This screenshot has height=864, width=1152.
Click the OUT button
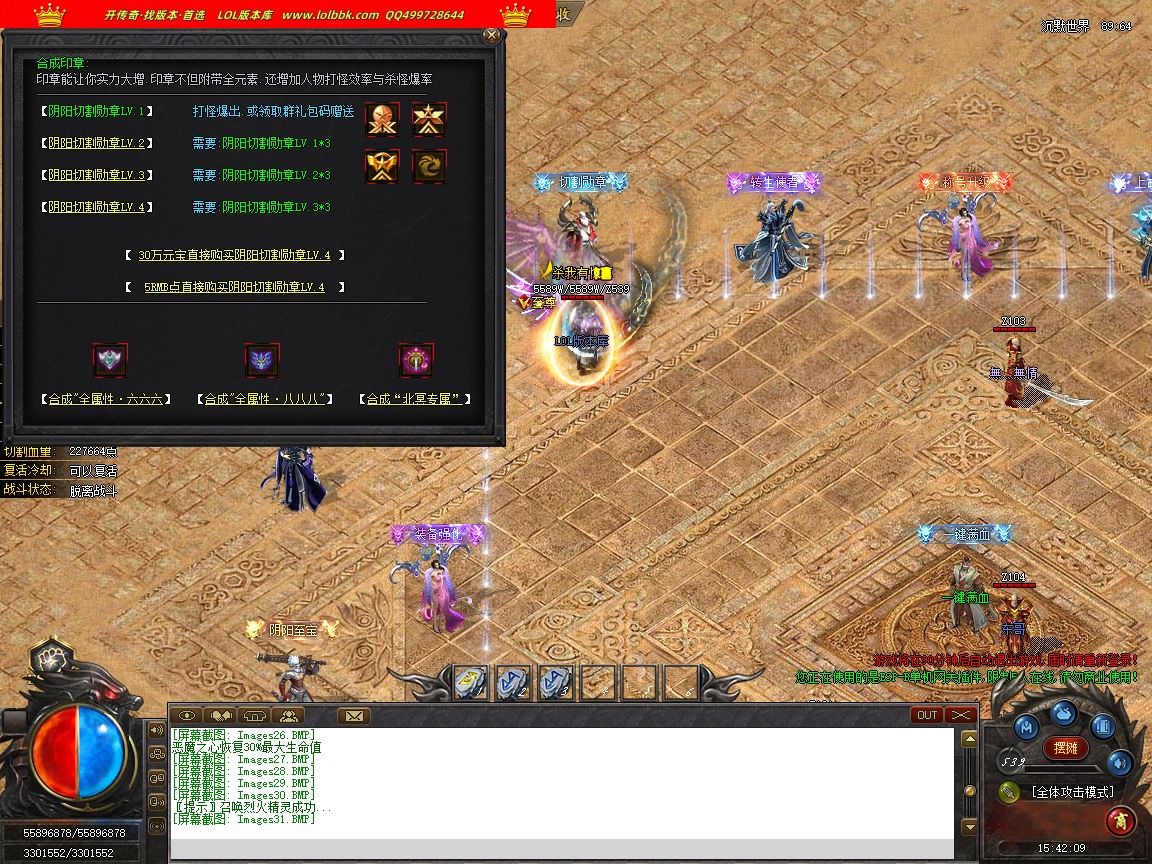pos(927,715)
